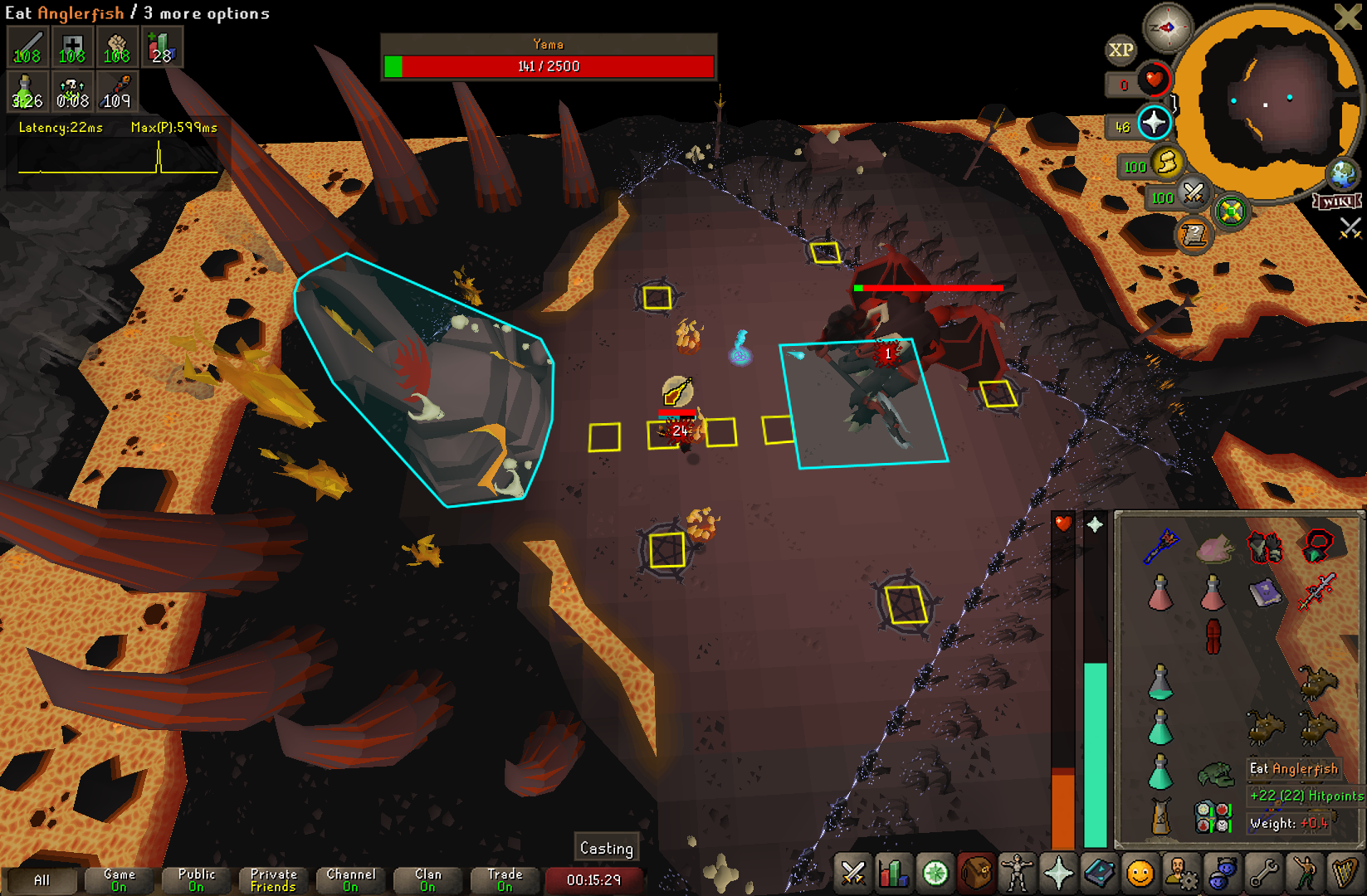Switch to the Skills tab
Image resolution: width=1367 pixels, height=896 pixels.
[893, 874]
